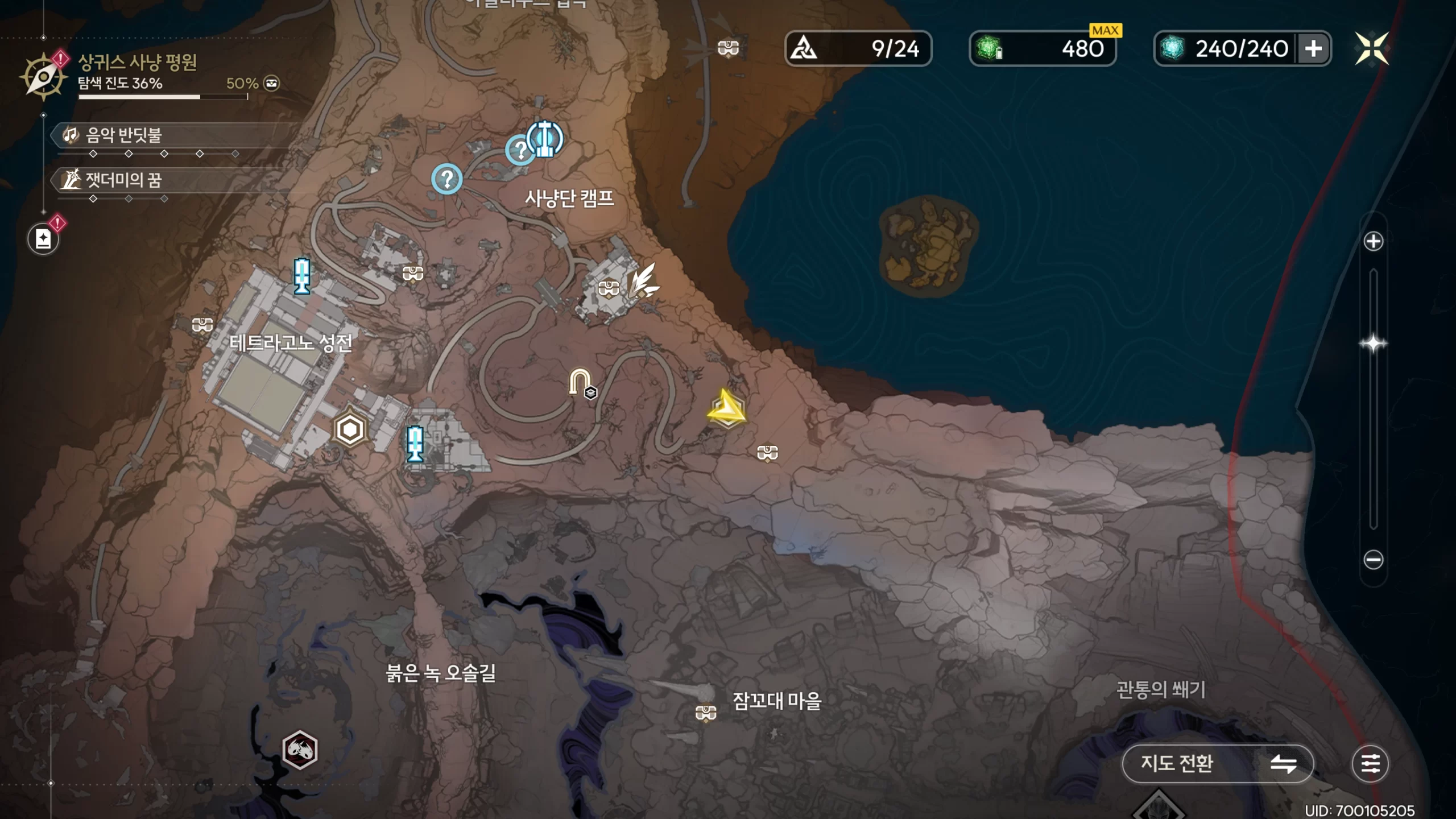Switch maps with the 지도 전환 button
This screenshot has height=819, width=1456.
[x=1217, y=763]
